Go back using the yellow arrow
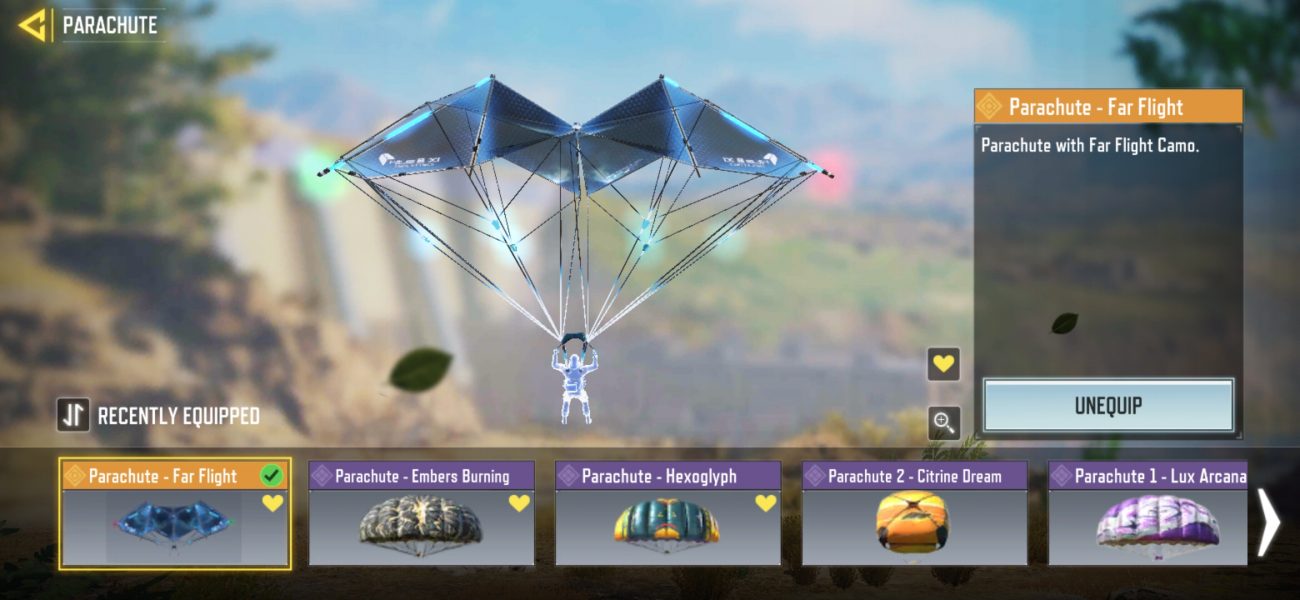This screenshot has width=1300, height=600. click(33, 25)
